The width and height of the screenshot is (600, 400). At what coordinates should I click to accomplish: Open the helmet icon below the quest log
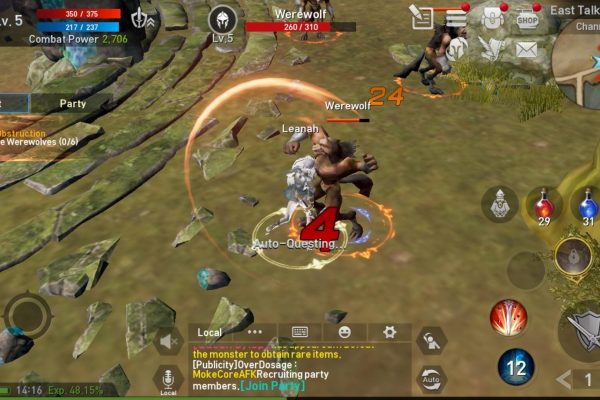coord(457,48)
